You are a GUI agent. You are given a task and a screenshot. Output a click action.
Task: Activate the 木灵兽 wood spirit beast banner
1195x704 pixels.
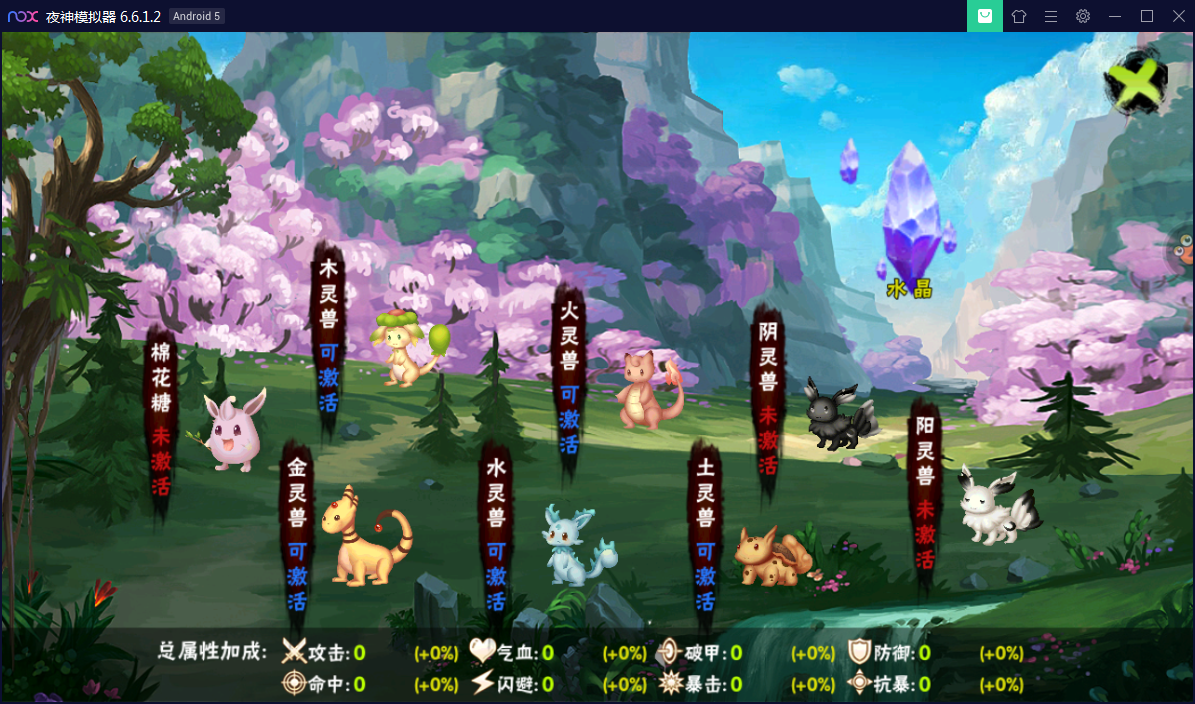click(x=329, y=336)
